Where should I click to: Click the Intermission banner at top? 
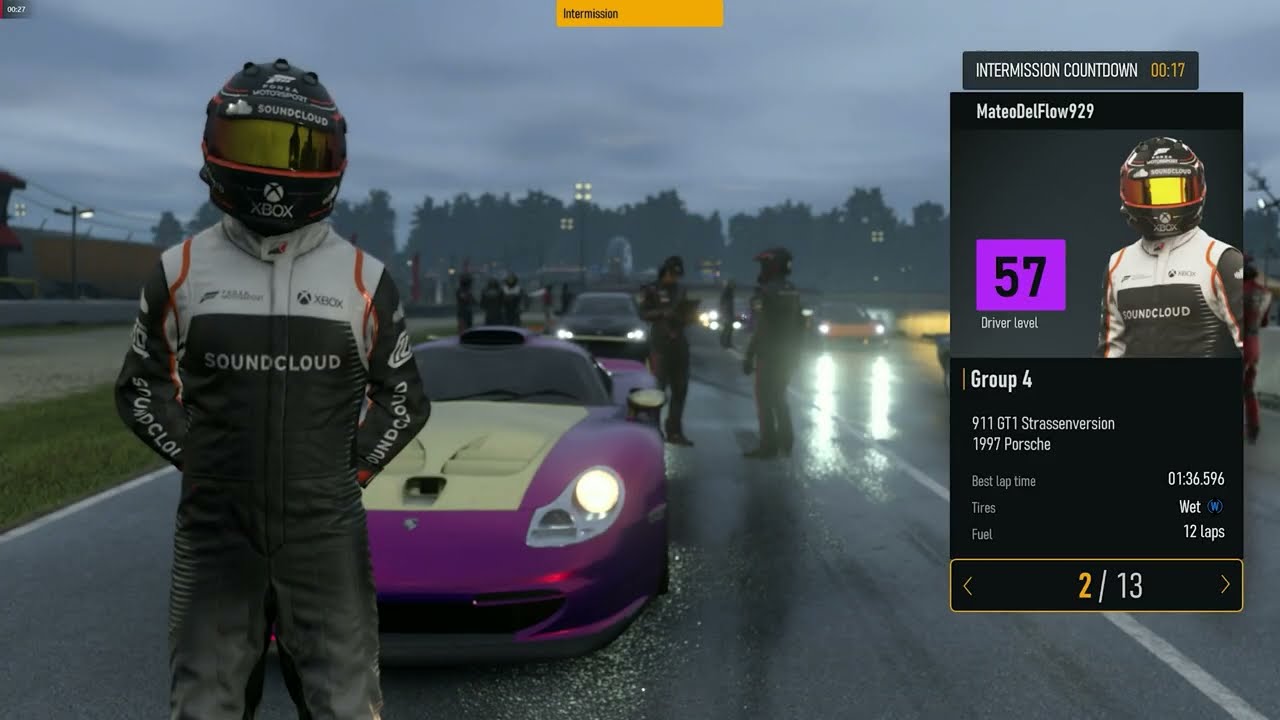[x=639, y=14]
